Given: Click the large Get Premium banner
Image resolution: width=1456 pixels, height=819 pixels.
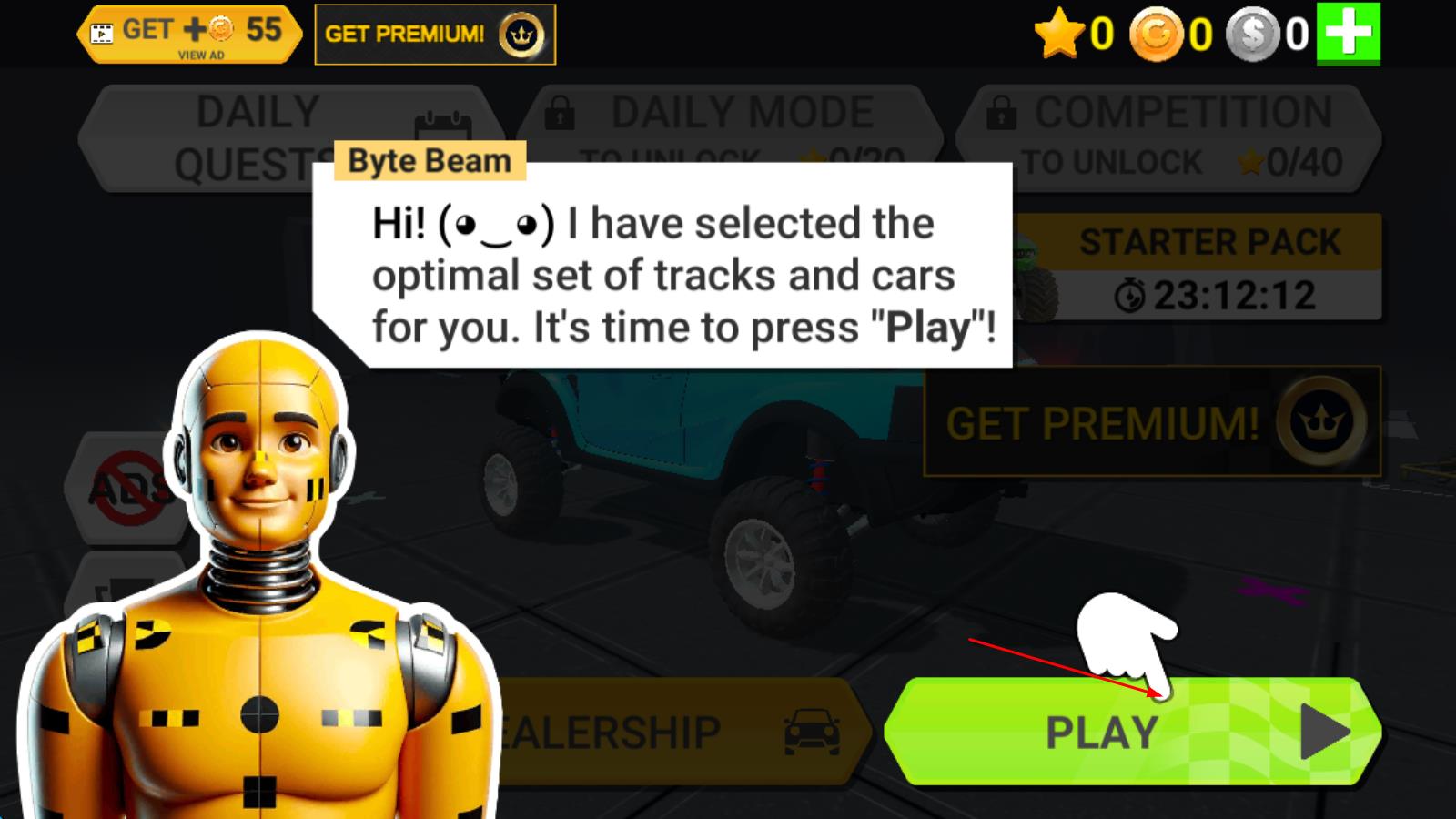Looking at the screenshot, I should (1152, 422).
